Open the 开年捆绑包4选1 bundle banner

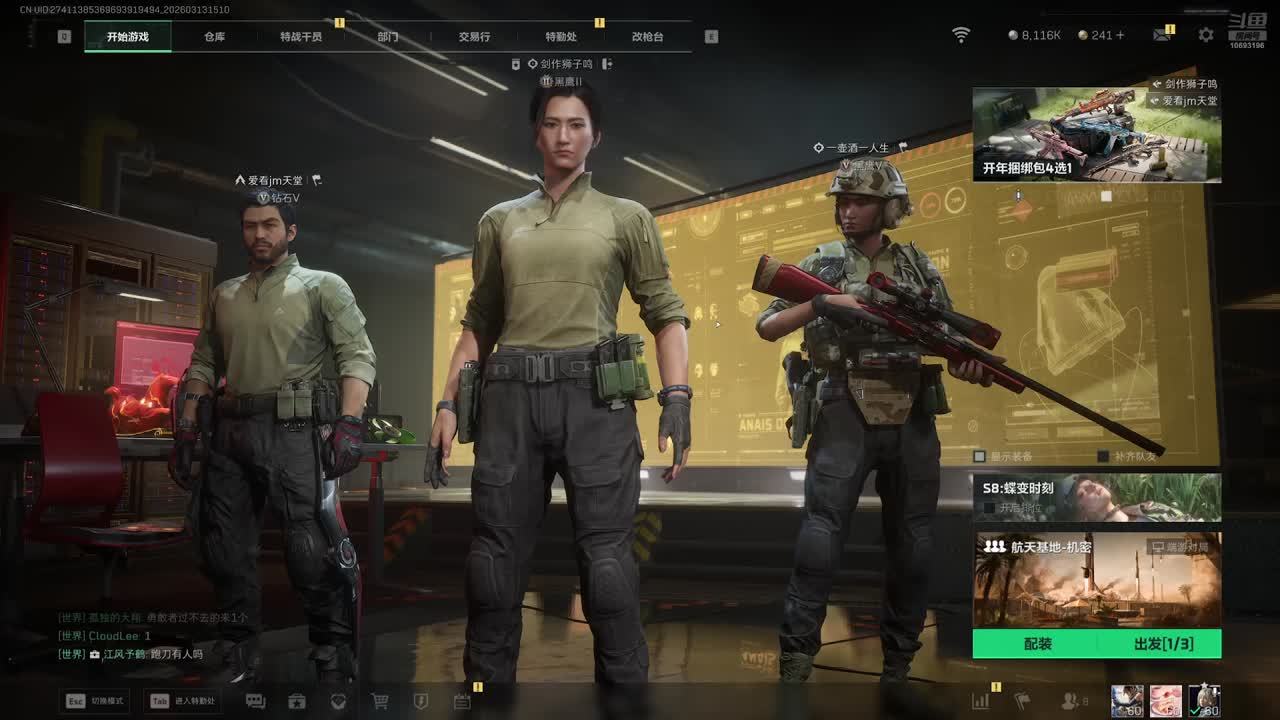point(1097,135)
